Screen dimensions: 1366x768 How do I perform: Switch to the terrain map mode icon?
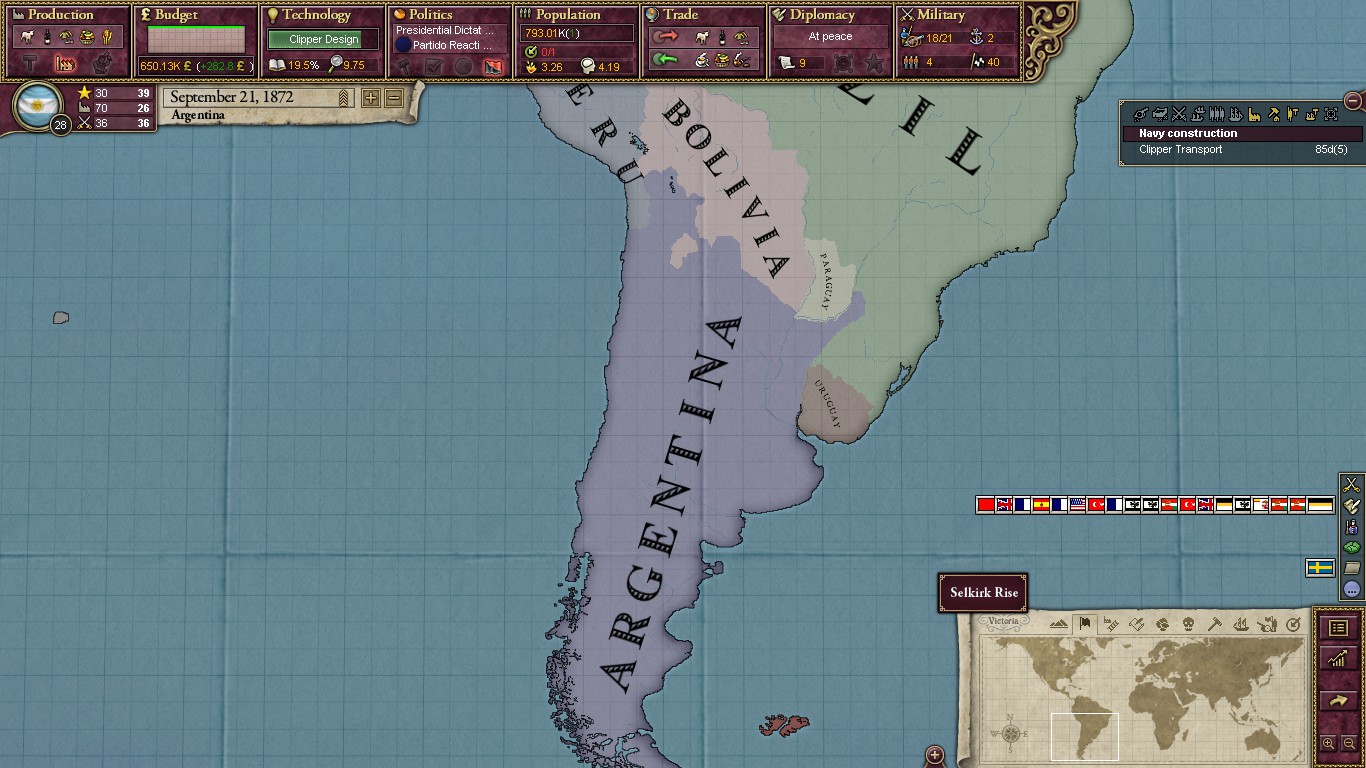(1058, 626)
